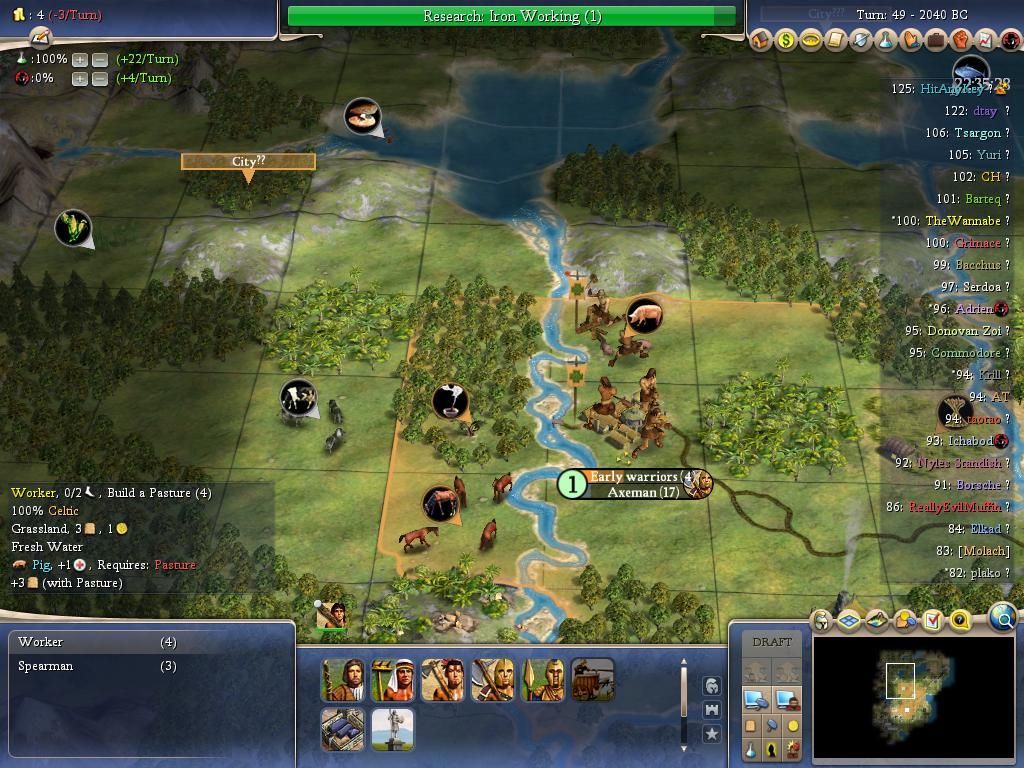Viewport: 1024px width, 768px height.
Task: Choose the barracks building build icon
Action: [342, 730]
